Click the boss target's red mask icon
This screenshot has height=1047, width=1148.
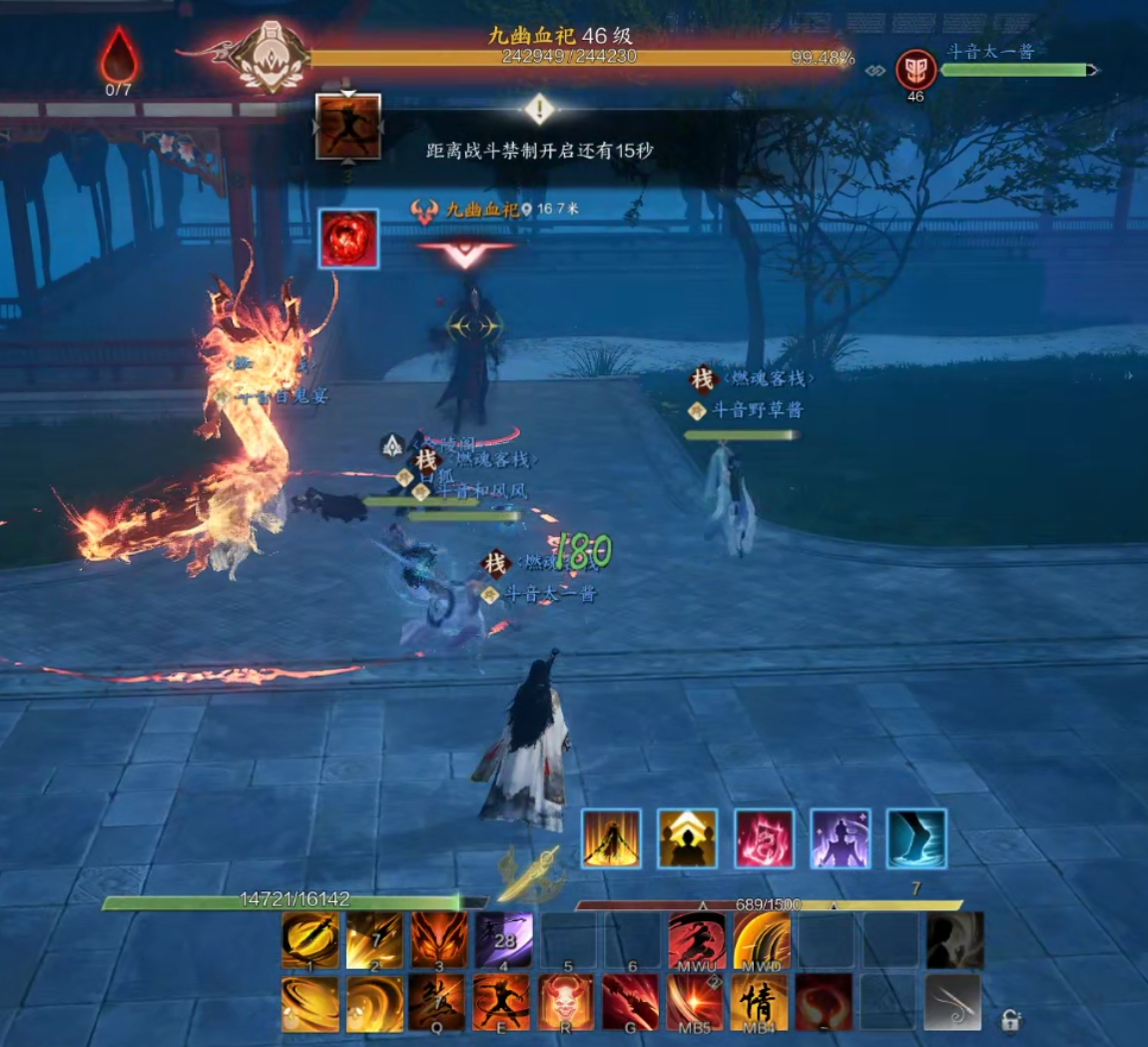(915, 69)
